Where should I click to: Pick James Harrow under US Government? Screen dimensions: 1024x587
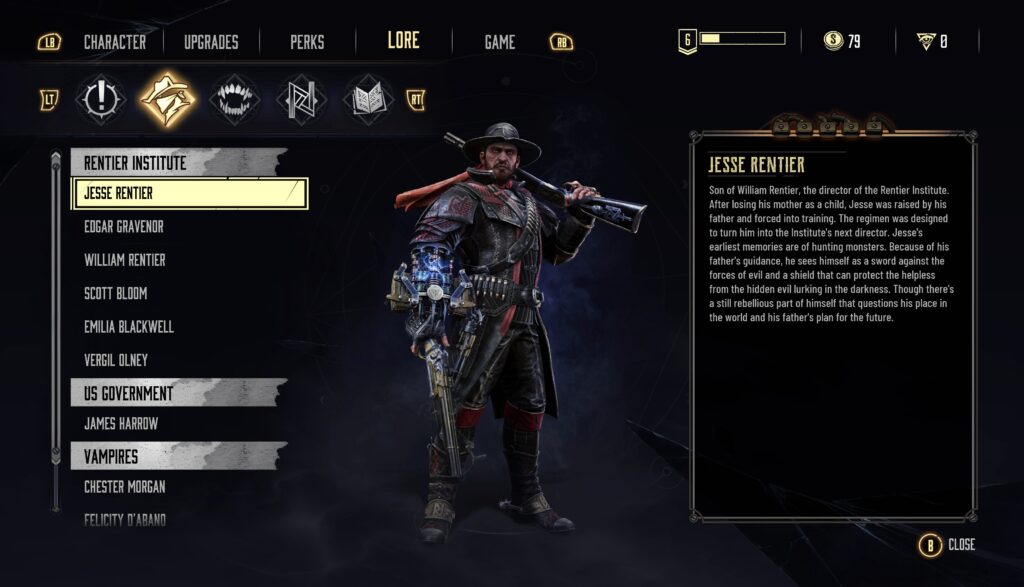[x=121, y=424]
